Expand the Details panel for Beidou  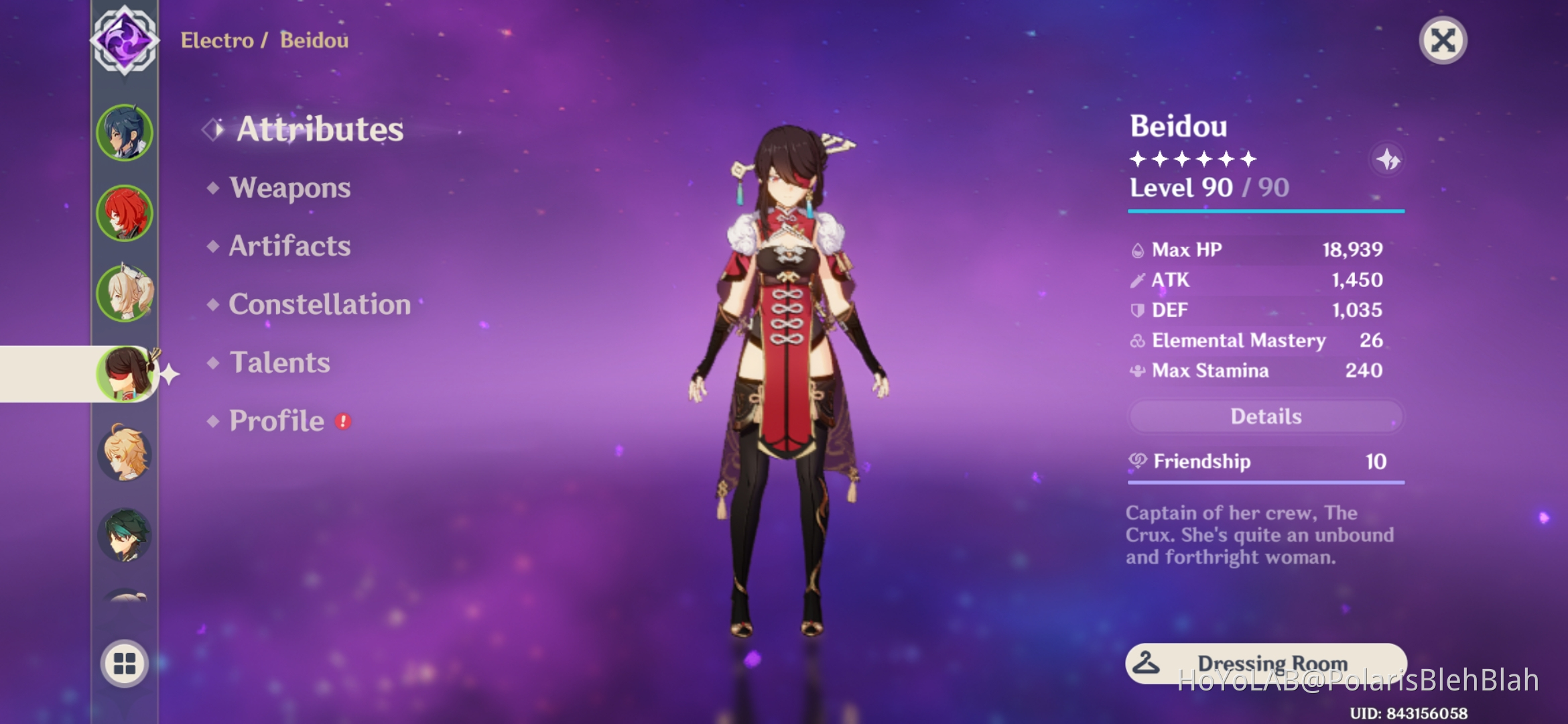[1265, 416]
